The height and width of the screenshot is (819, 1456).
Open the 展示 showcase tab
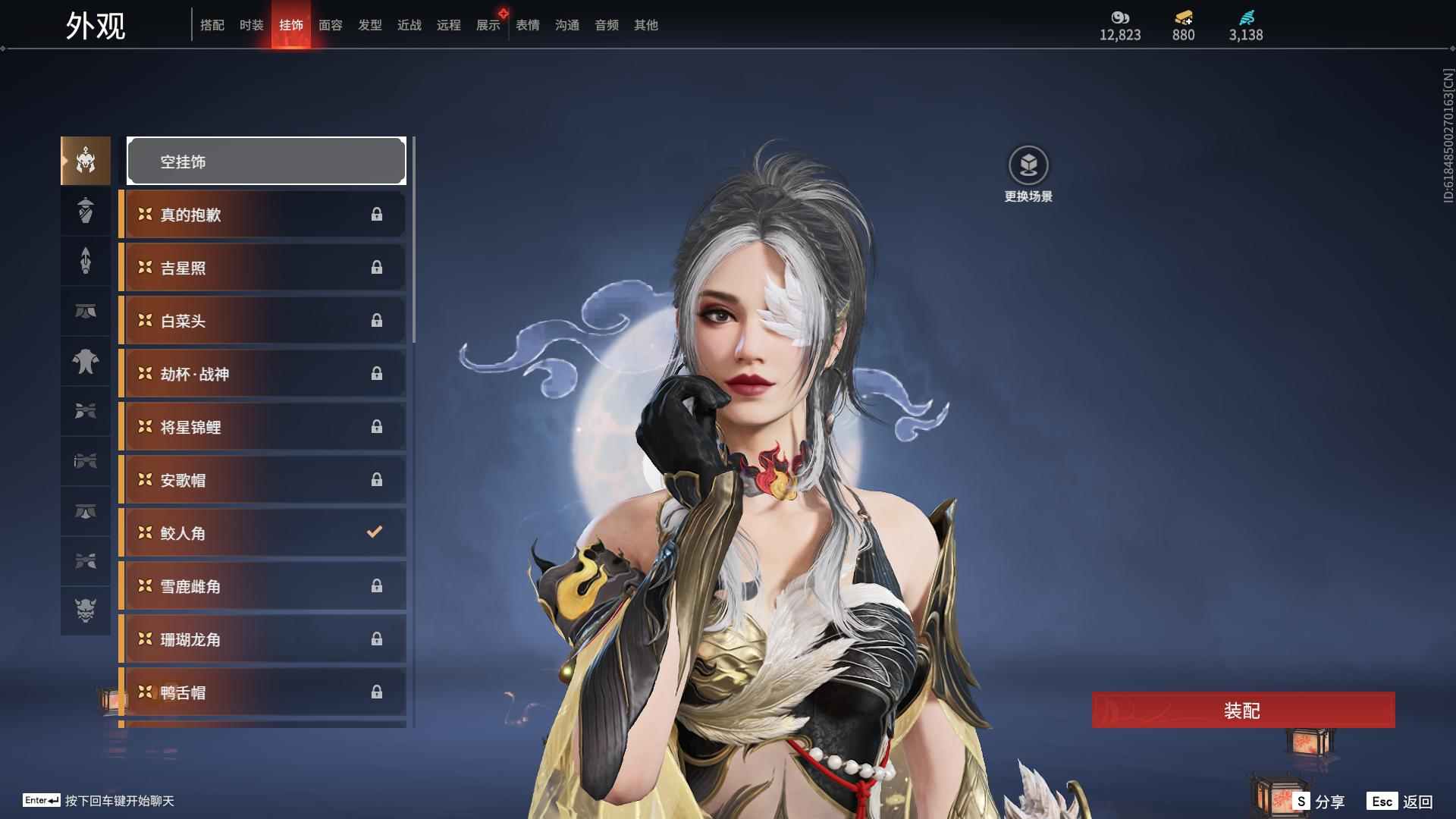coord(488,25)
